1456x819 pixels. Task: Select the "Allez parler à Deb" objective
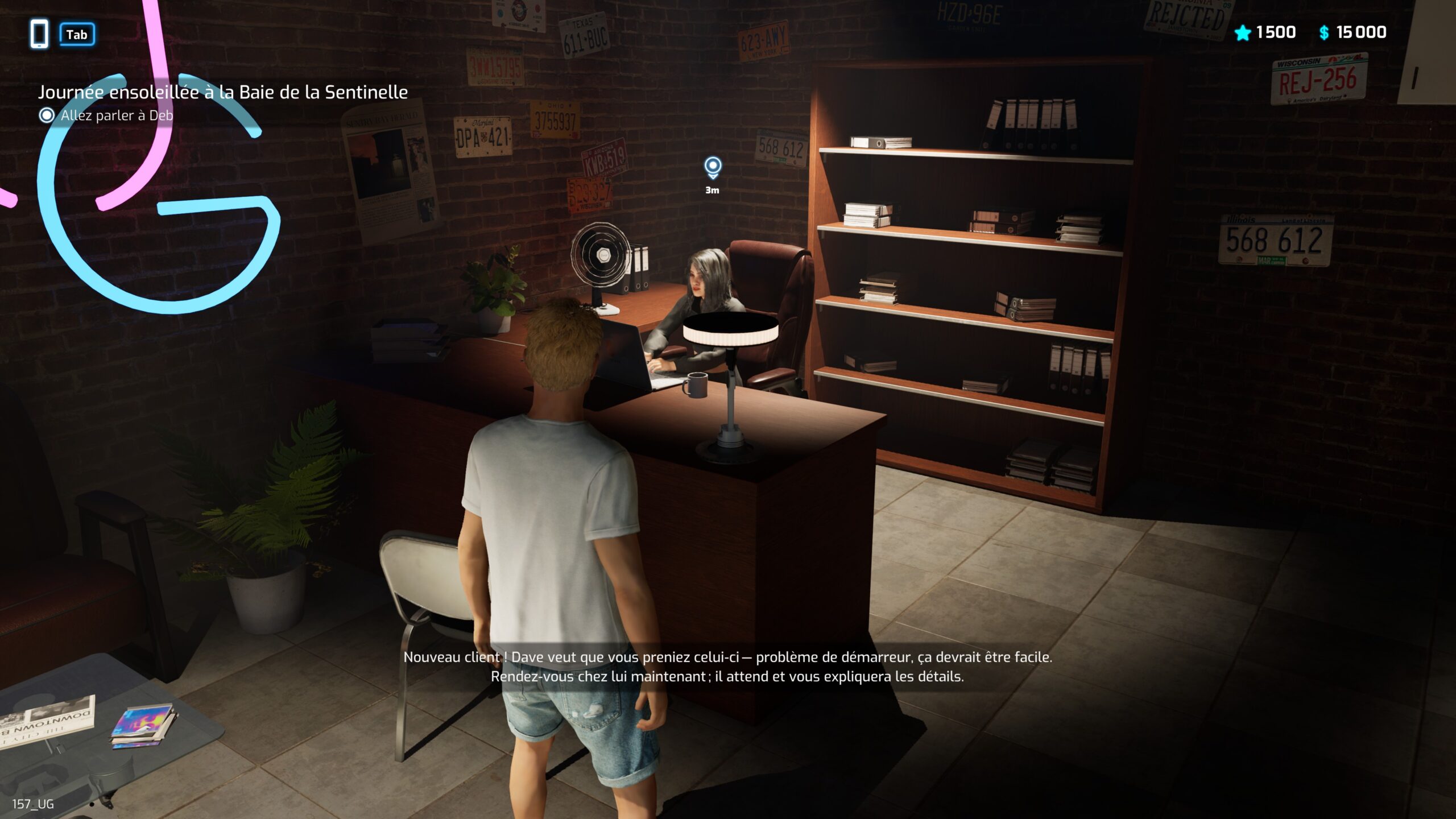coord(116,115)
